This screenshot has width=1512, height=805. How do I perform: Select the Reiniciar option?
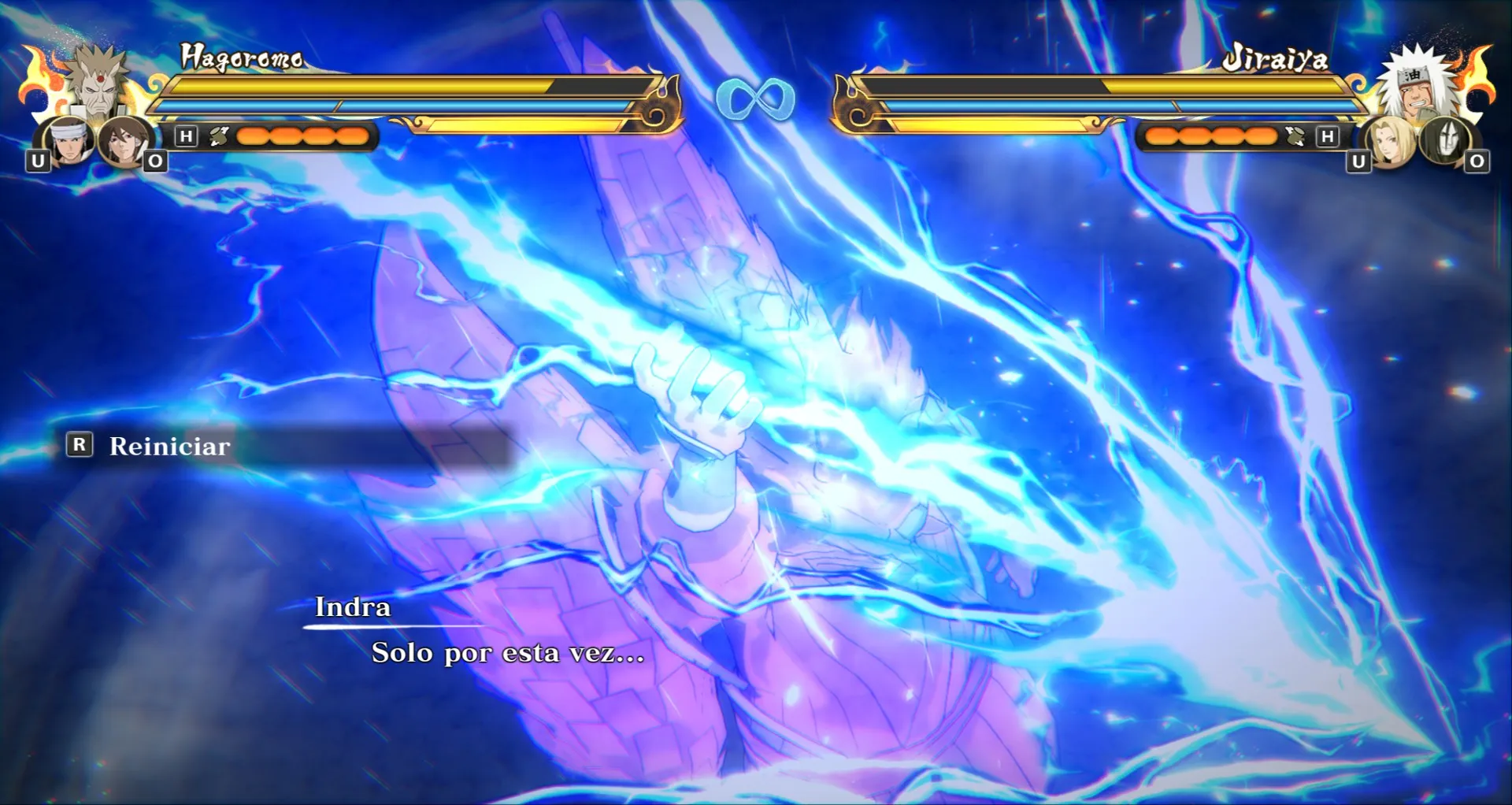coord(169,446)
